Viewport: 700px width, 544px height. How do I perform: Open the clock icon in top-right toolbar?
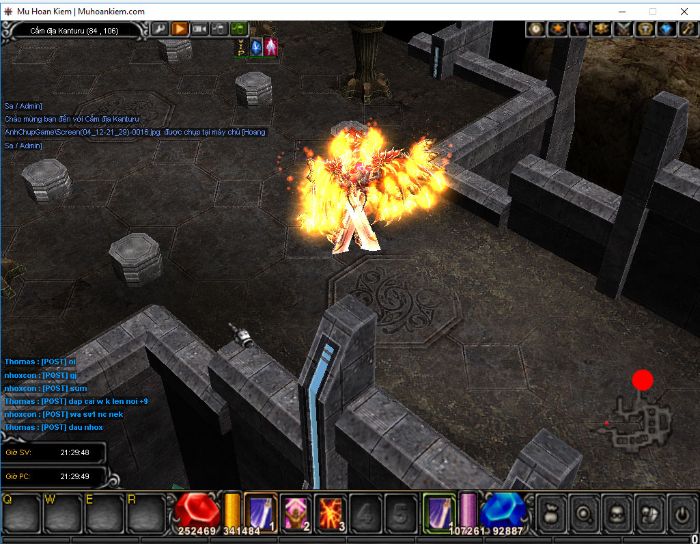(x=535, y=29)
